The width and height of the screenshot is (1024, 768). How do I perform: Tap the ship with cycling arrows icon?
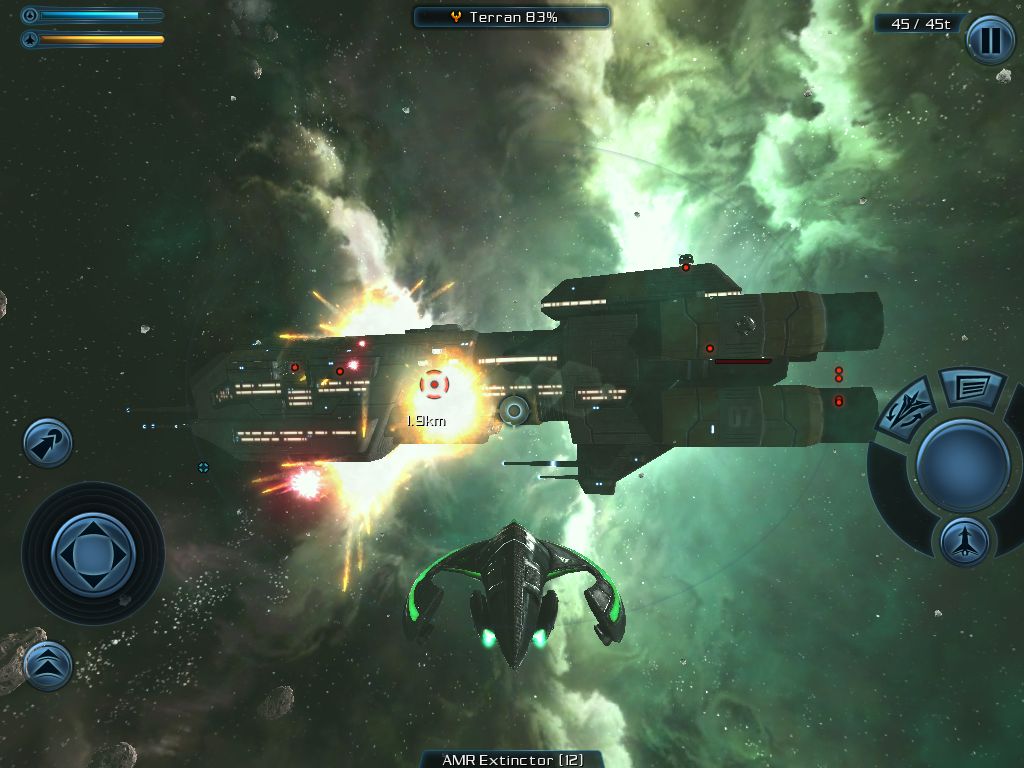tap(906, 409)
